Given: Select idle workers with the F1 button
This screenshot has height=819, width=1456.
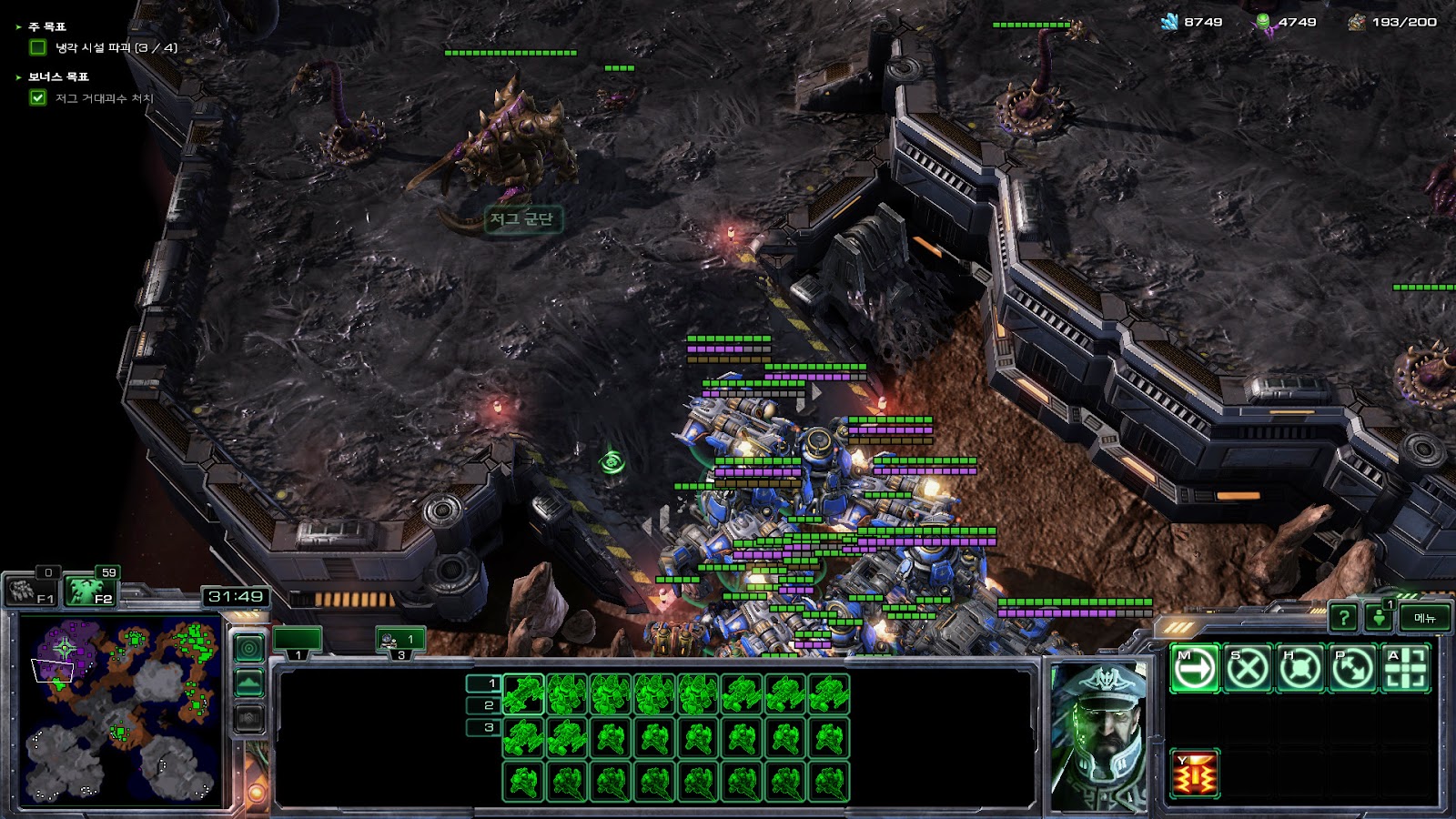Looking at the screenshot, I should (32, 591).
